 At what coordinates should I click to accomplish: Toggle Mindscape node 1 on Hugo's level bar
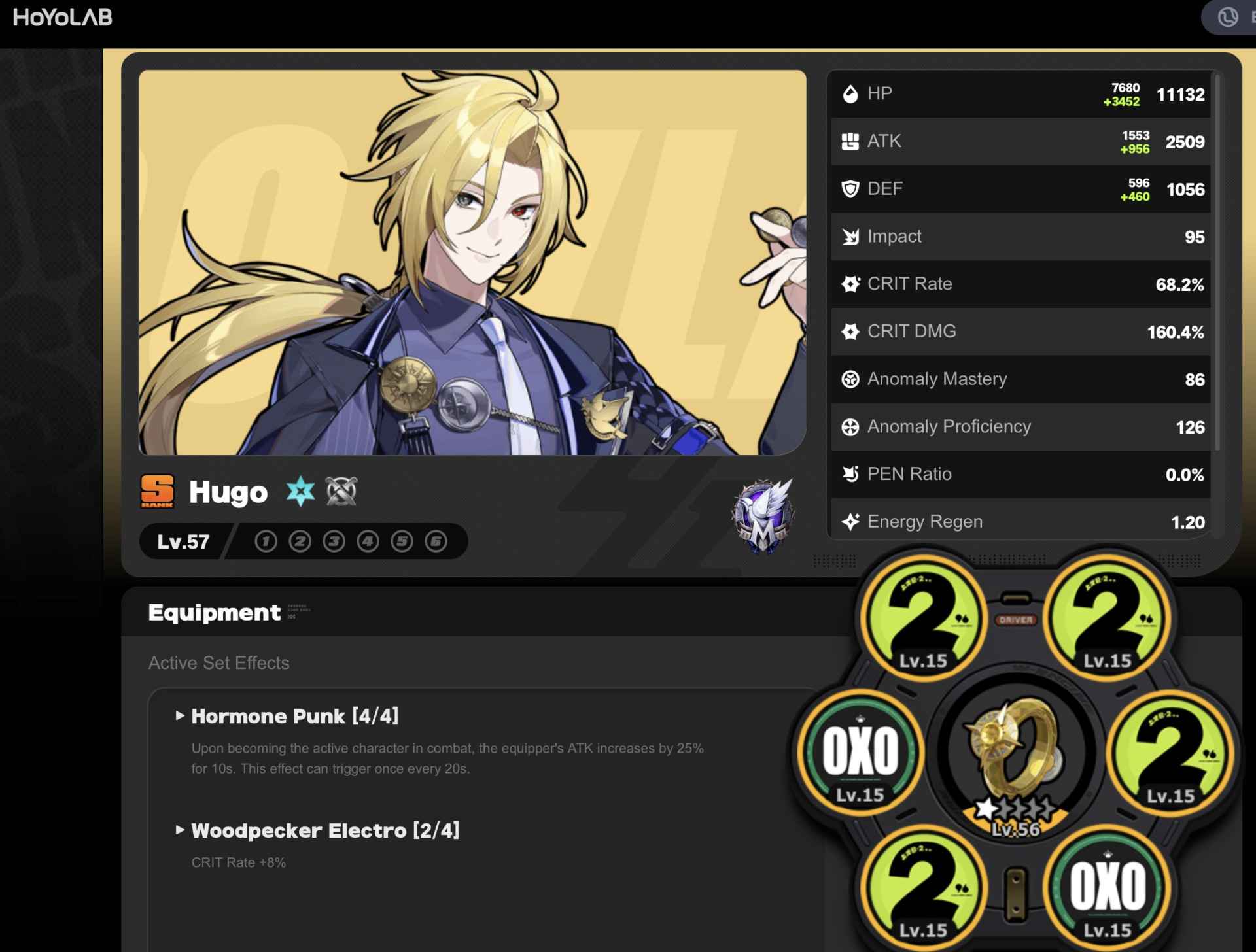pyautogui.click(x=265, y=541)
